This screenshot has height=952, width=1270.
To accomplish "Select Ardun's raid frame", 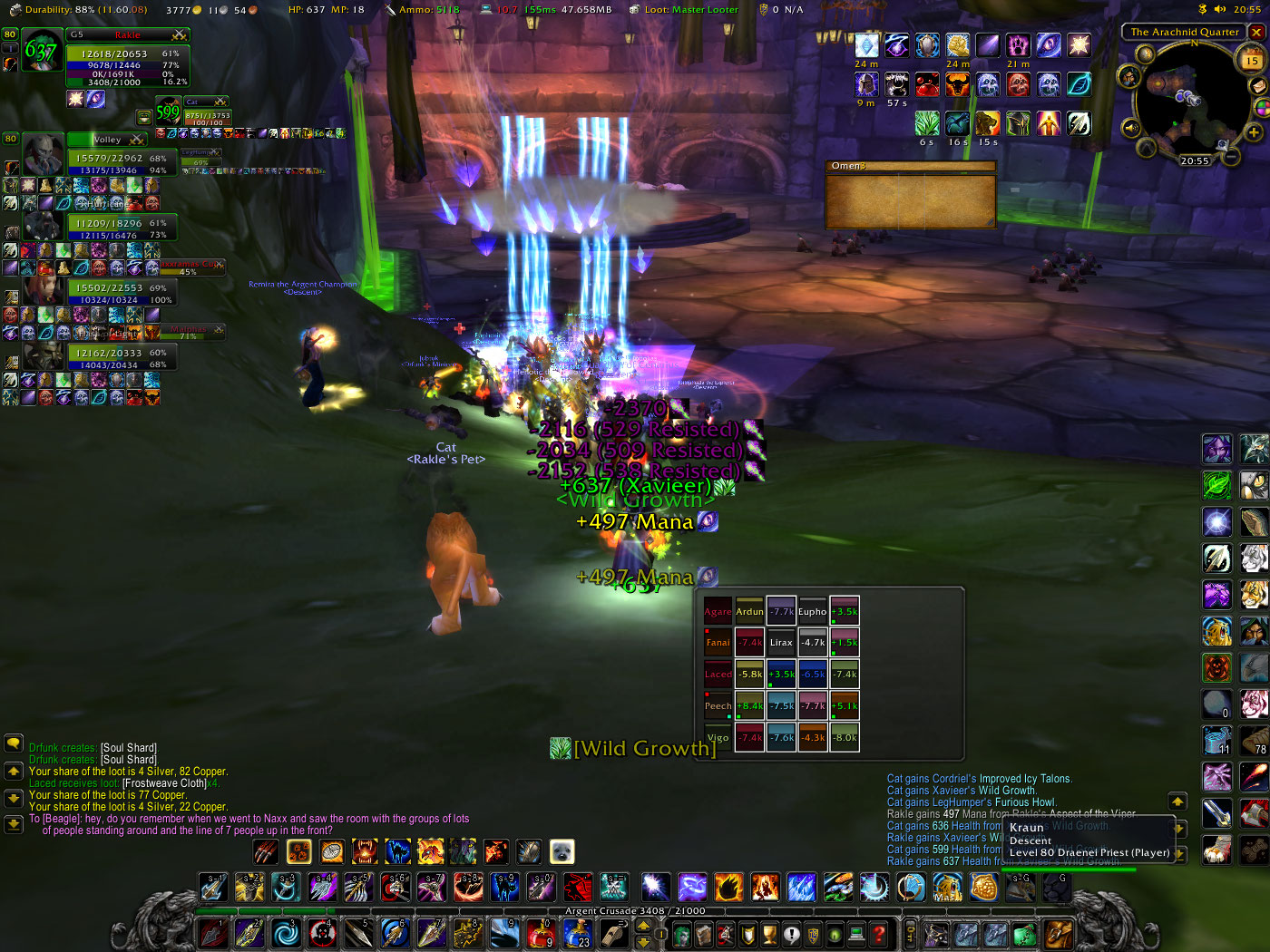I will point(749,612).
